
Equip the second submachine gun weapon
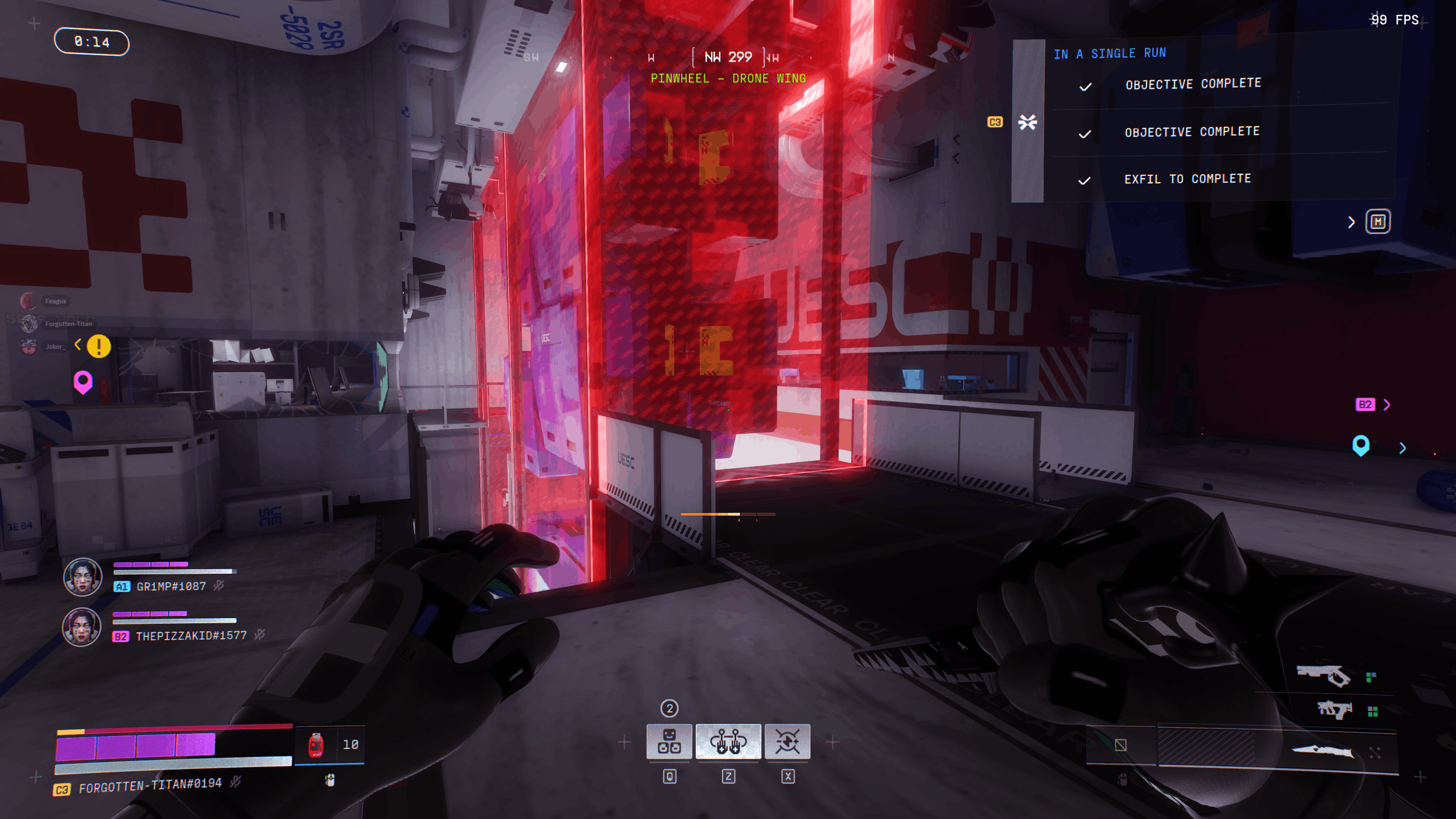click(1334, 710)
